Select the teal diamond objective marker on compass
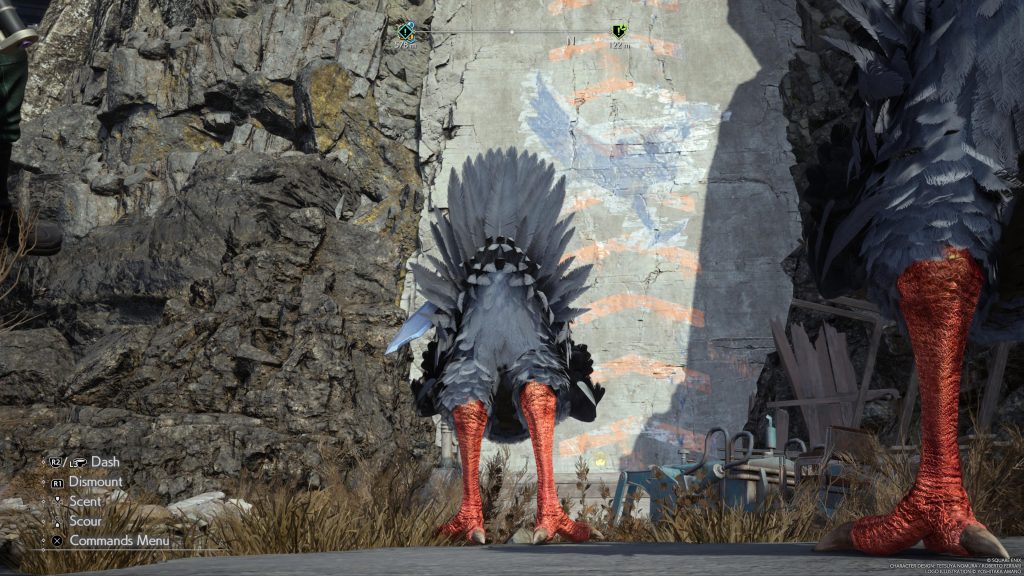The width and height of the screenshot is (1024, 576). click(405, 30)
